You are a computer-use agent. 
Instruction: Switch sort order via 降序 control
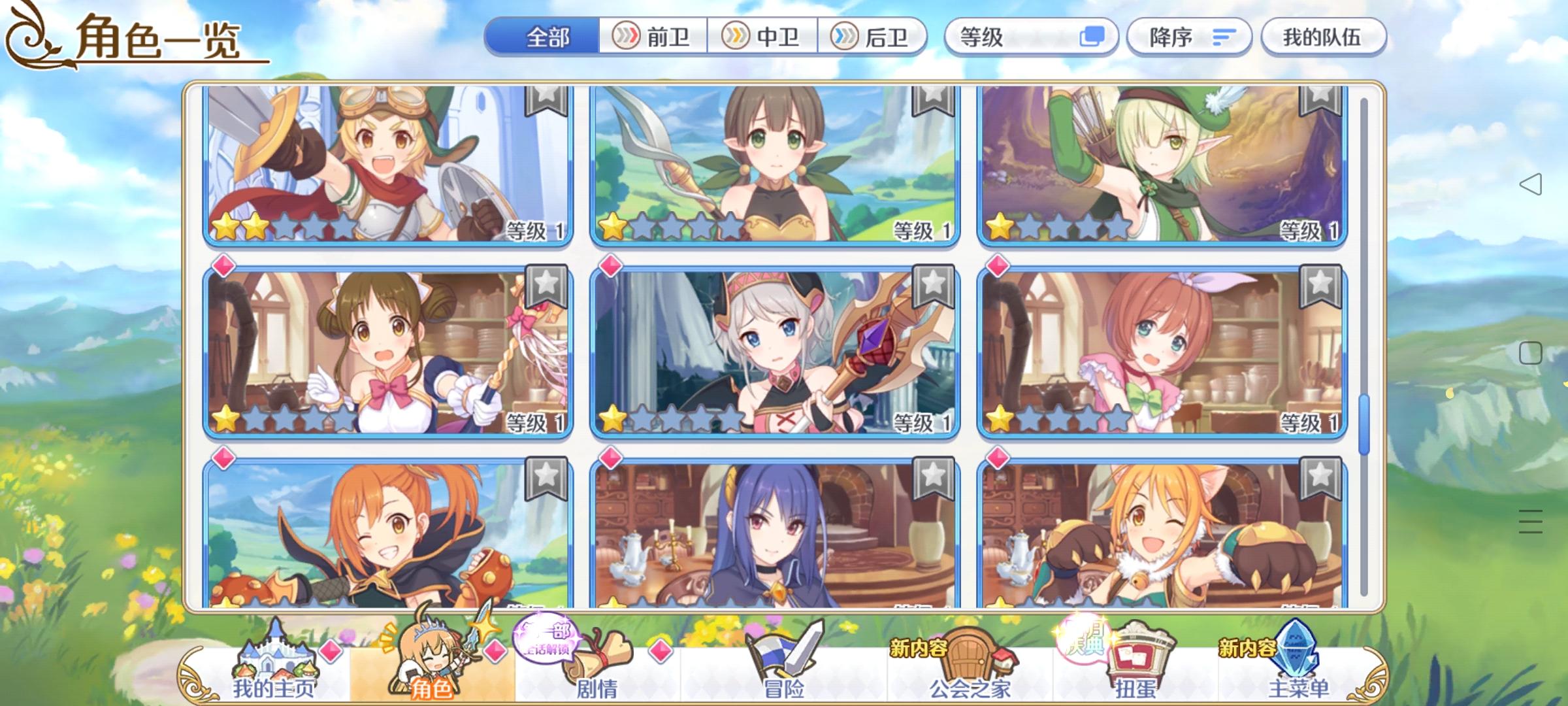tap(1189, 37)
